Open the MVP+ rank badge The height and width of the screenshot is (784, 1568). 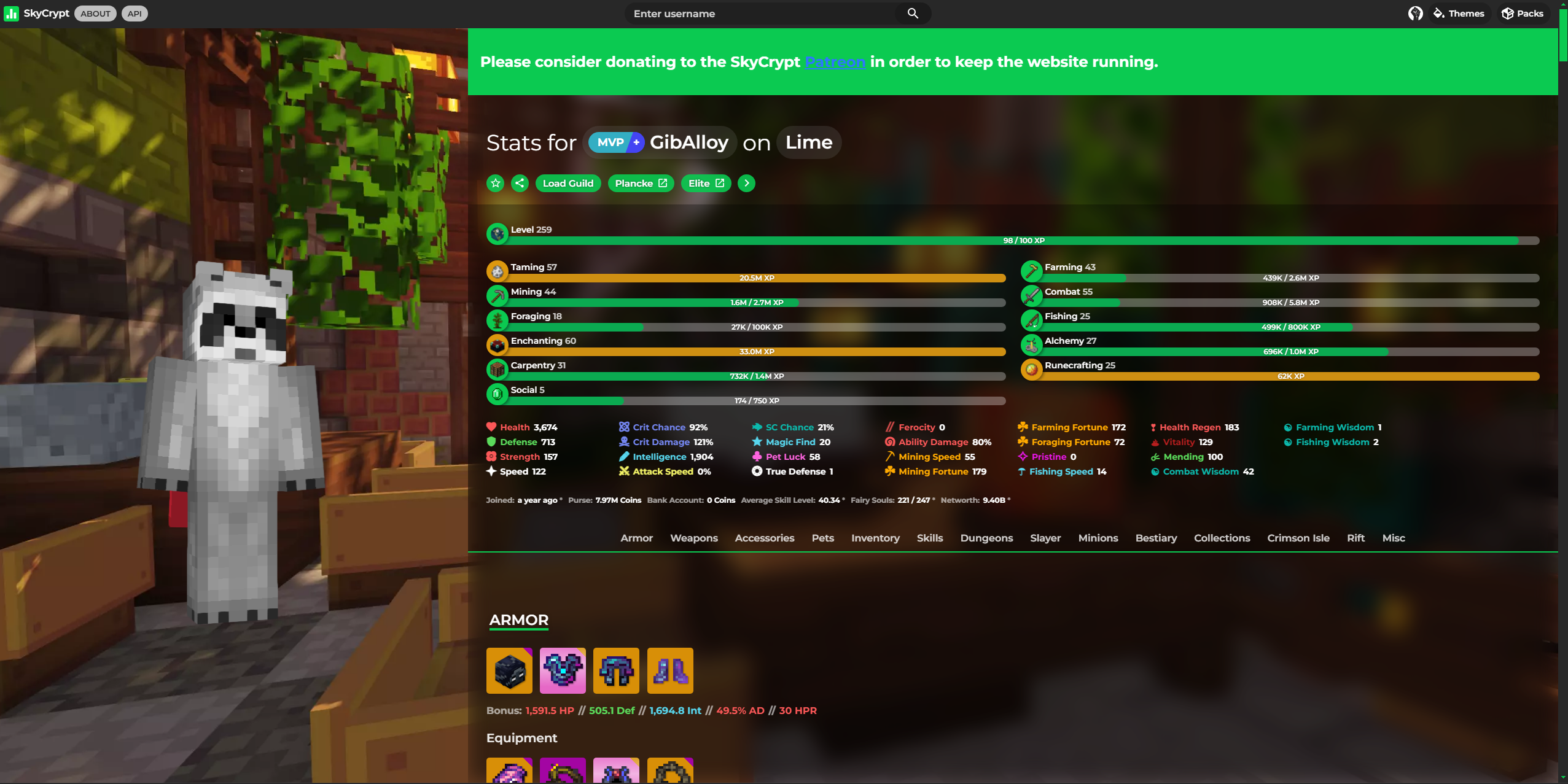point(615,142)
